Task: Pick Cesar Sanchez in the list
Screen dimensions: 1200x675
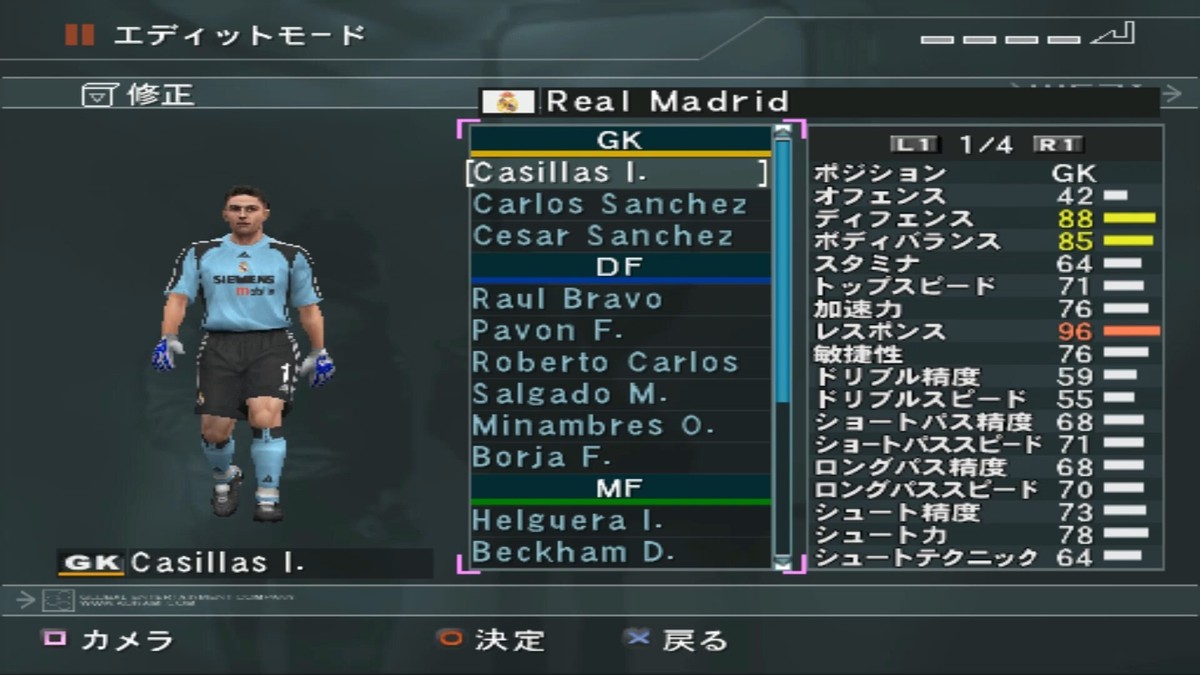Action: (603, 236)
